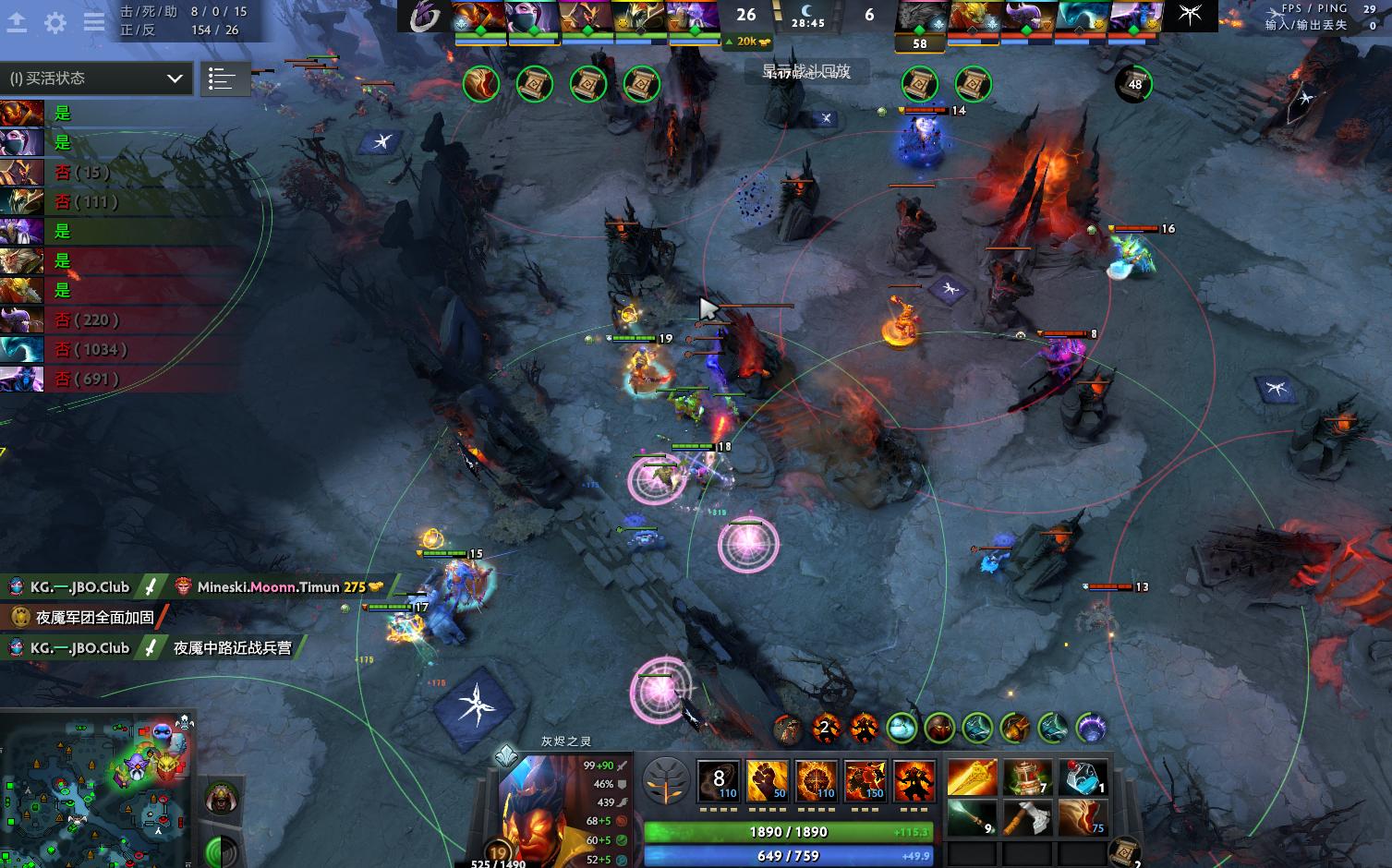
Task: Activate the glyph button beside the minimap
Action: click(220, 850)
